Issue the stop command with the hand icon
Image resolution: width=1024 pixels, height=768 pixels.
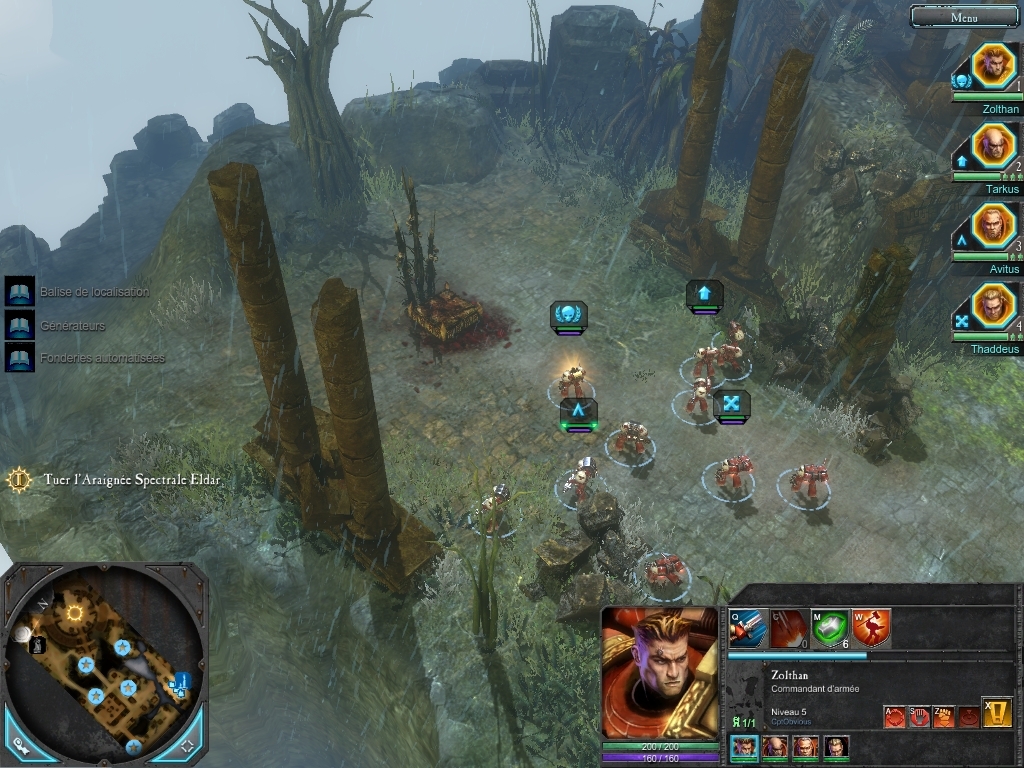pos(919,716)
